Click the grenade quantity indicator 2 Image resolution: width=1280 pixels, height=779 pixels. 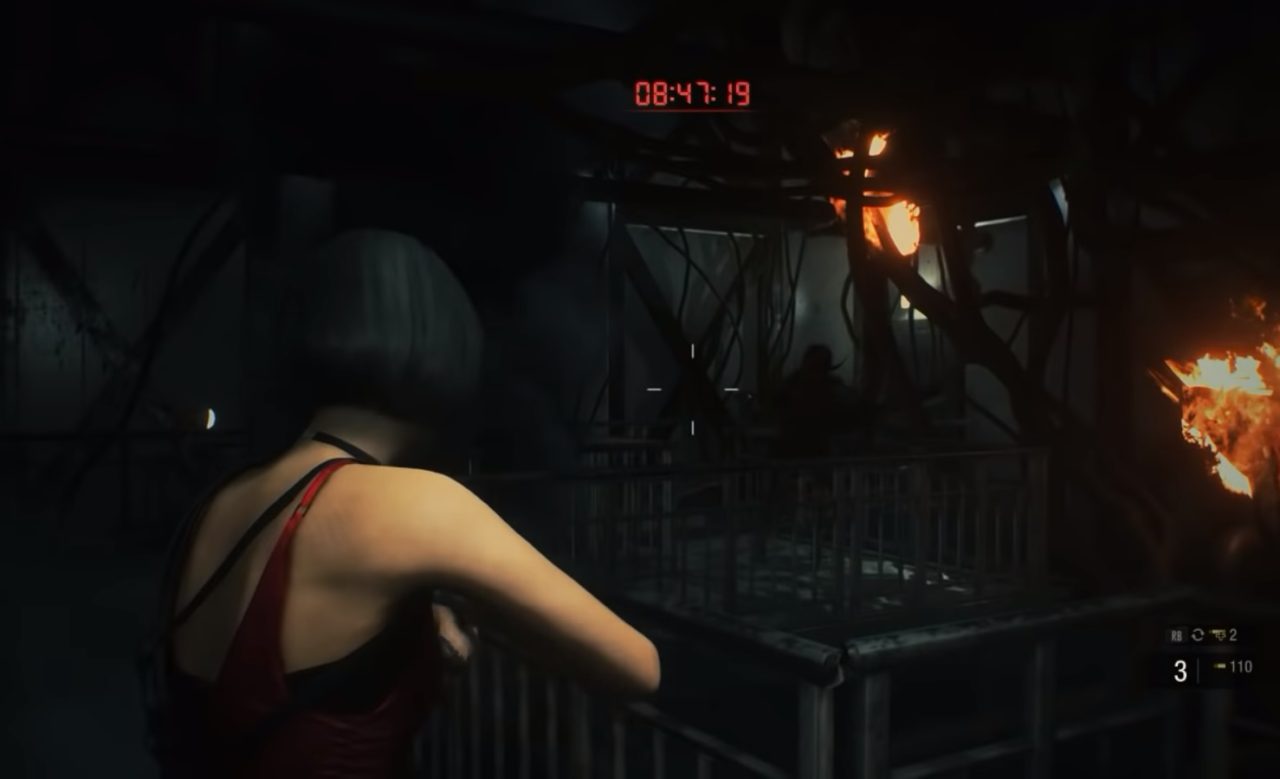click(x=1232, y=634)
